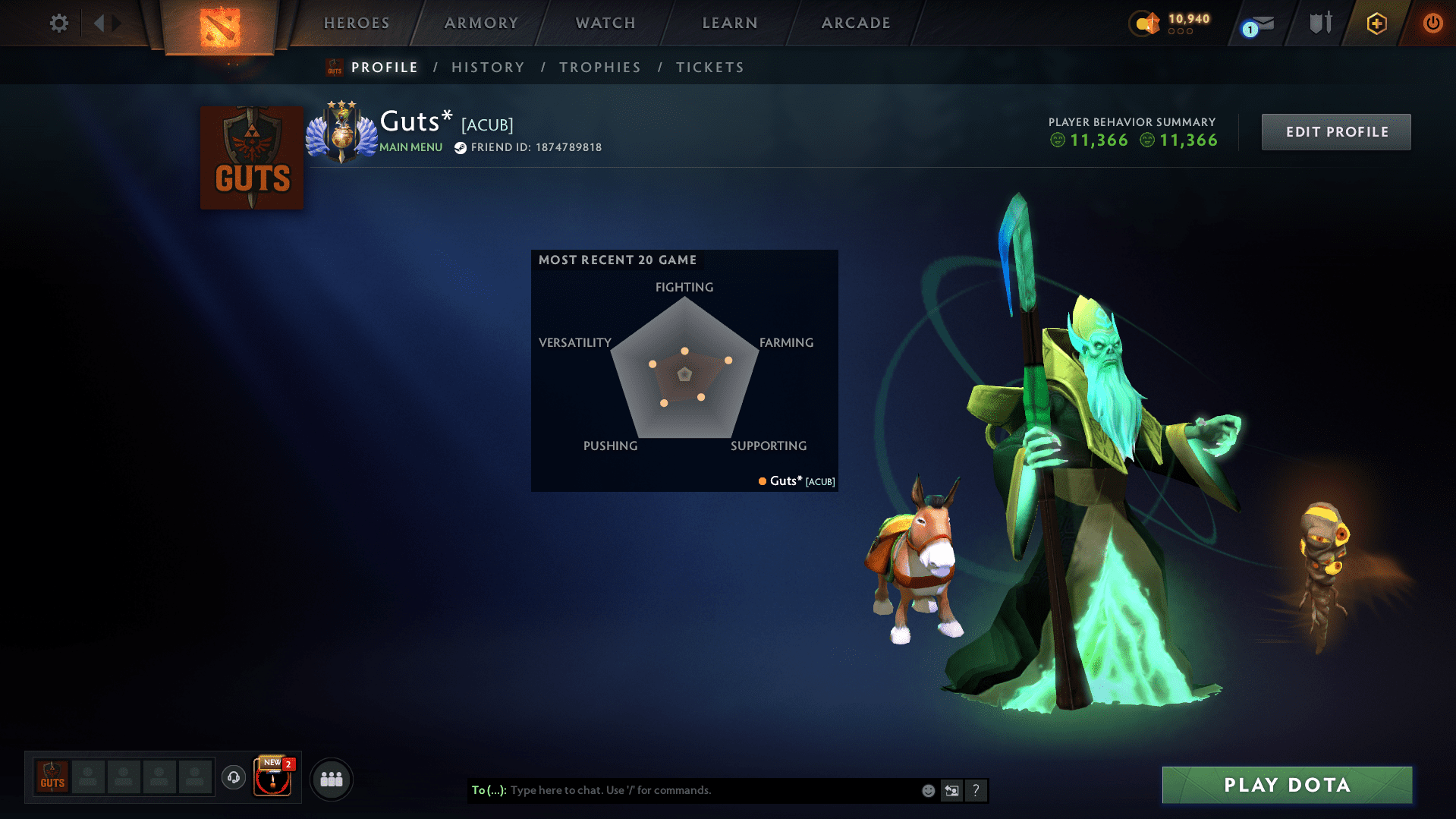Open the friends list icon bottom left
The image size is (1456, 819).
[x=331, y=778]
